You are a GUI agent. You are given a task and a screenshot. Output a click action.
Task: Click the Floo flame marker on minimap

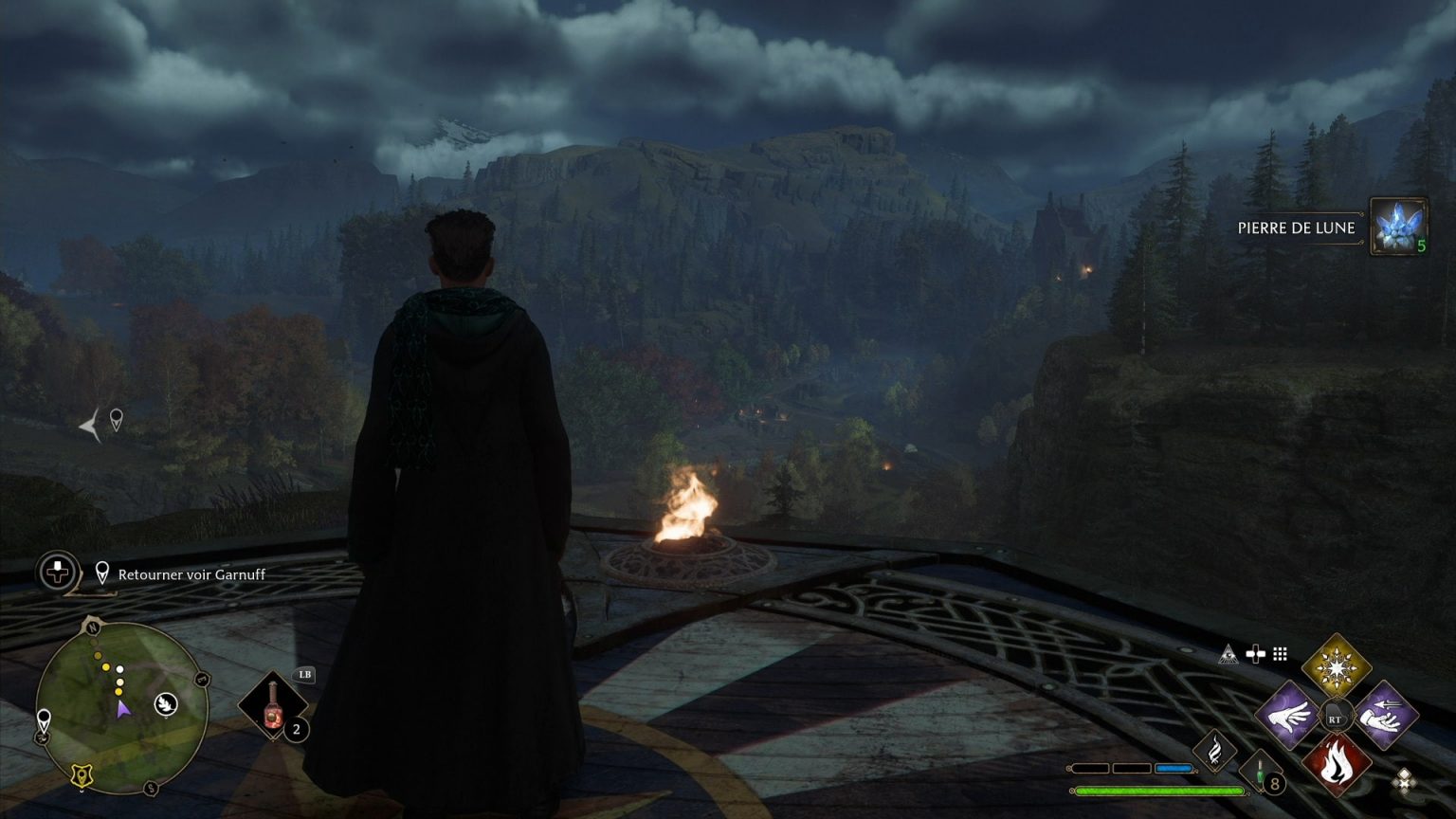[166, 703]
